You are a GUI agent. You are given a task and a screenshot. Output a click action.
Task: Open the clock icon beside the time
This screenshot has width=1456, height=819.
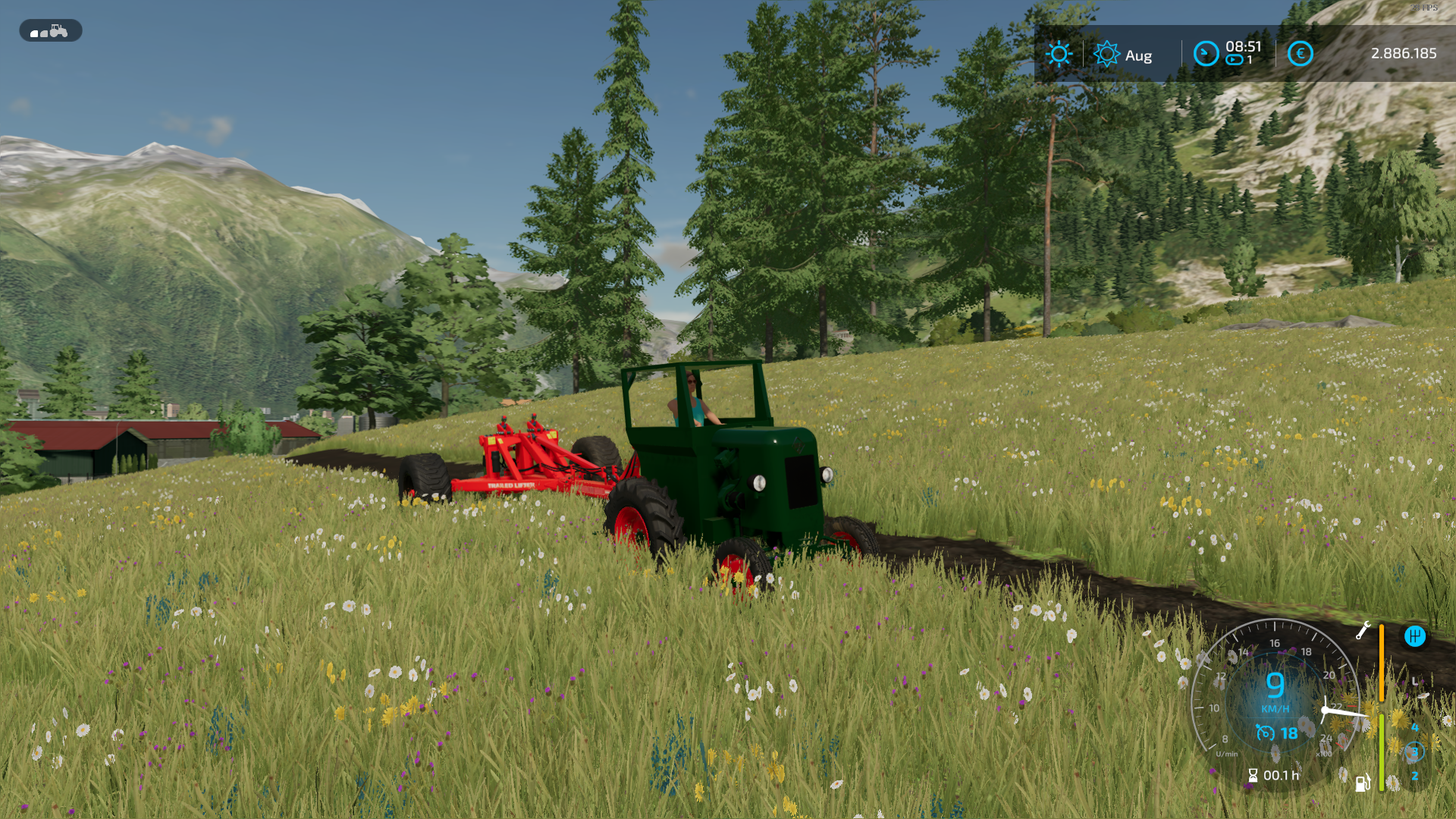coord(1205,54)
